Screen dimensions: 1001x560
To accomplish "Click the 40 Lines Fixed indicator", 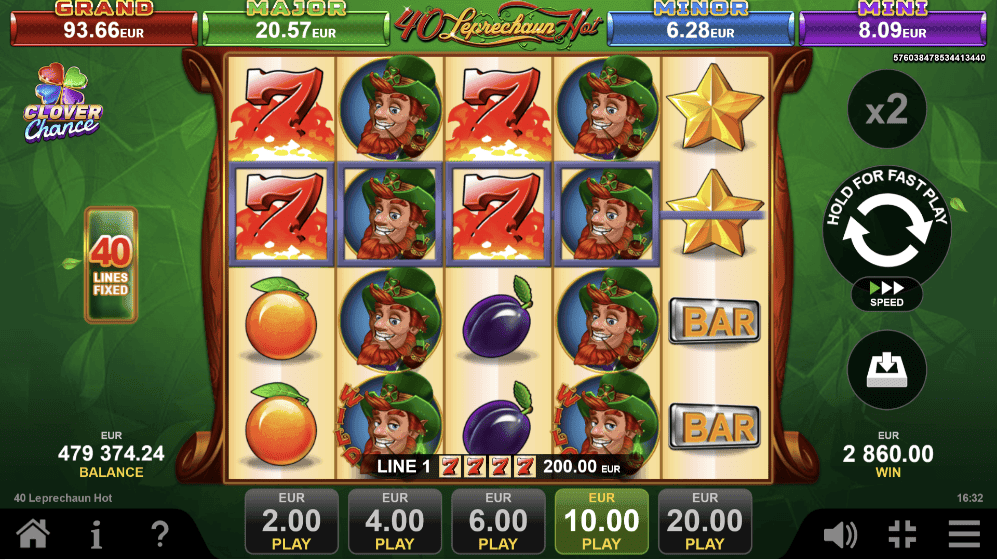I will coord(110,265).
